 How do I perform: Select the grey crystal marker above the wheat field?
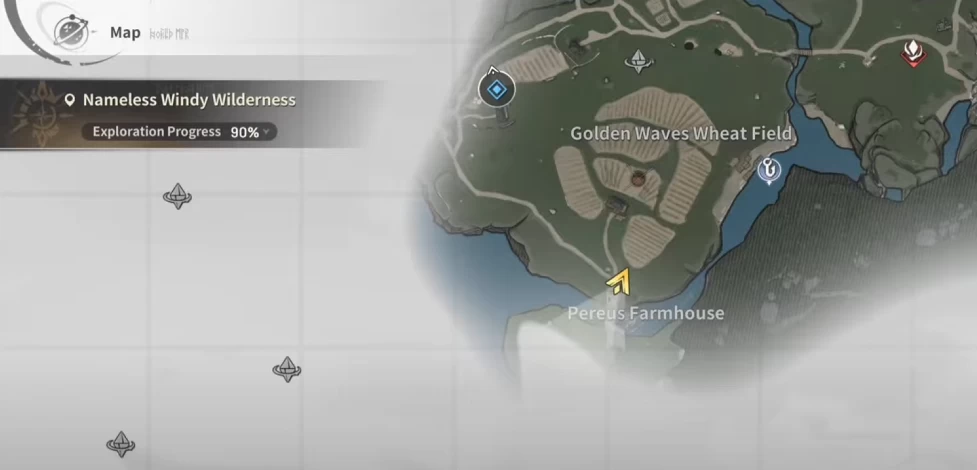click(x=638, y=62)
